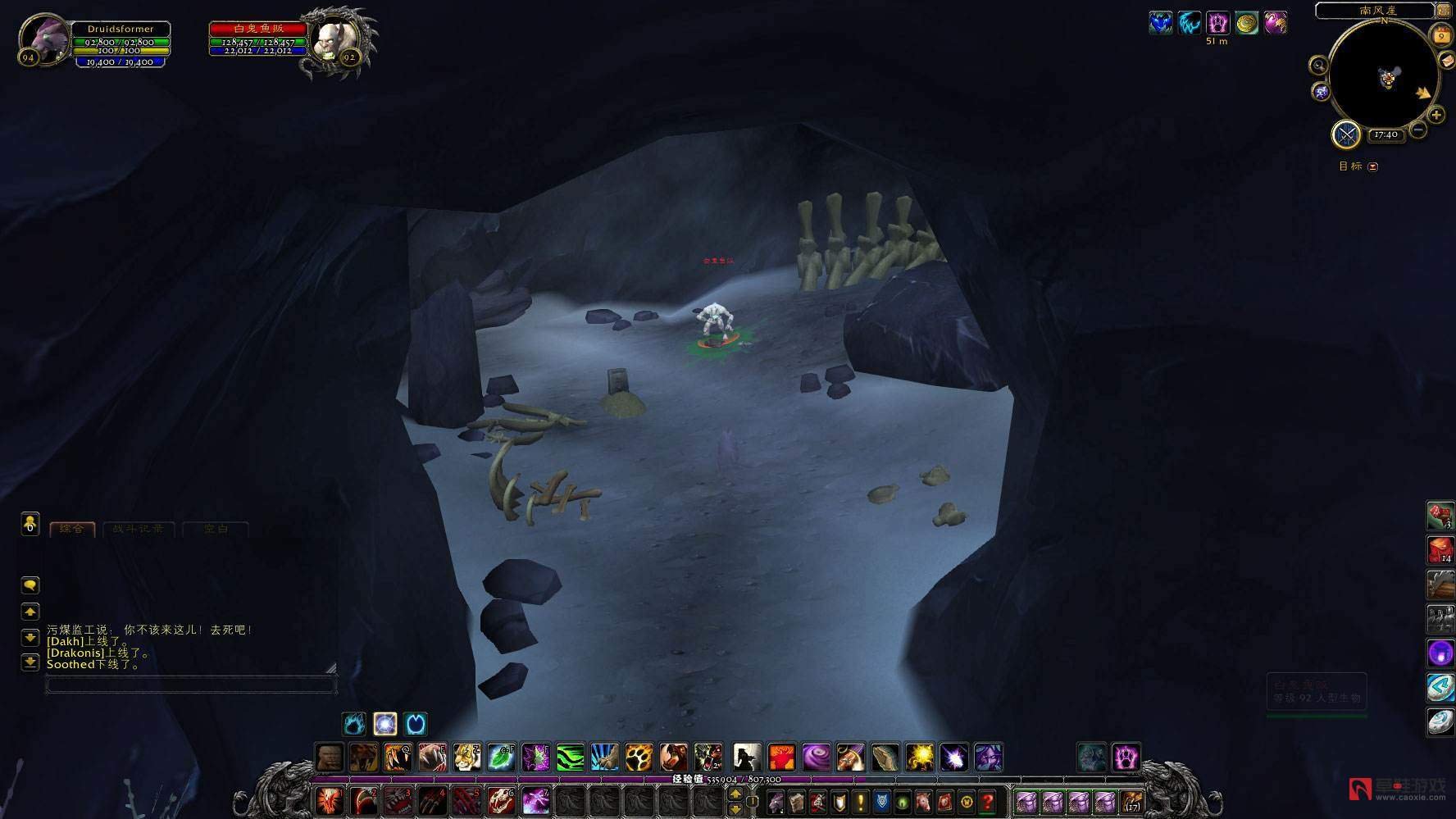
Task: Open the chat speech-bubble menu button
Action: click(x=30, y=585)
